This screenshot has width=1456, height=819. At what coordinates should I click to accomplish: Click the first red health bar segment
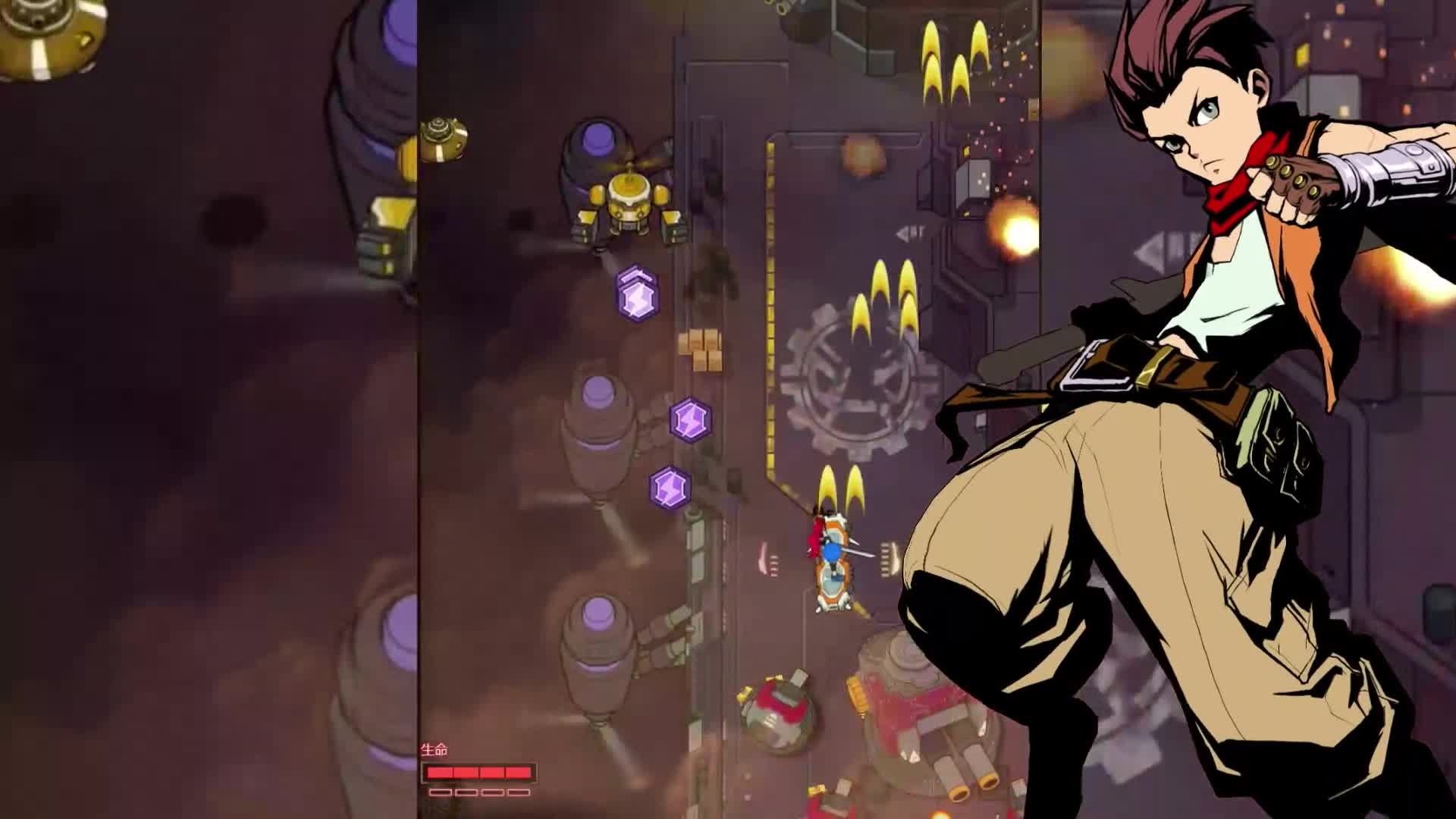440,772
